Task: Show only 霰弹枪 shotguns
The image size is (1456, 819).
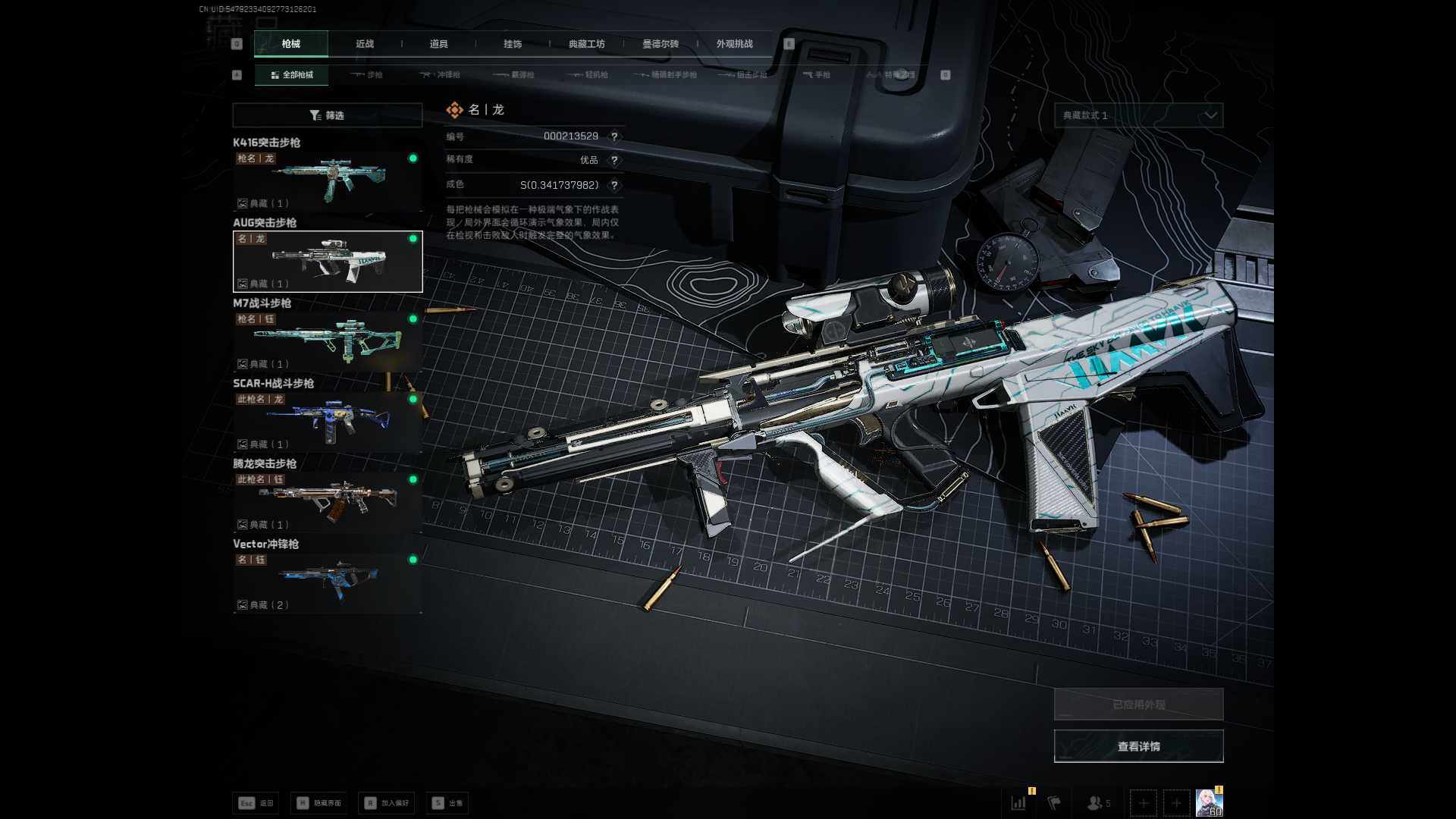Action: point(514,75)
